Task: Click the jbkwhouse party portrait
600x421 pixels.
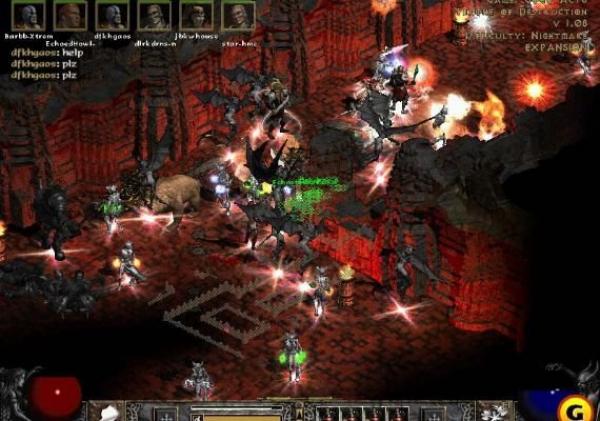Action: pos(195,16)
